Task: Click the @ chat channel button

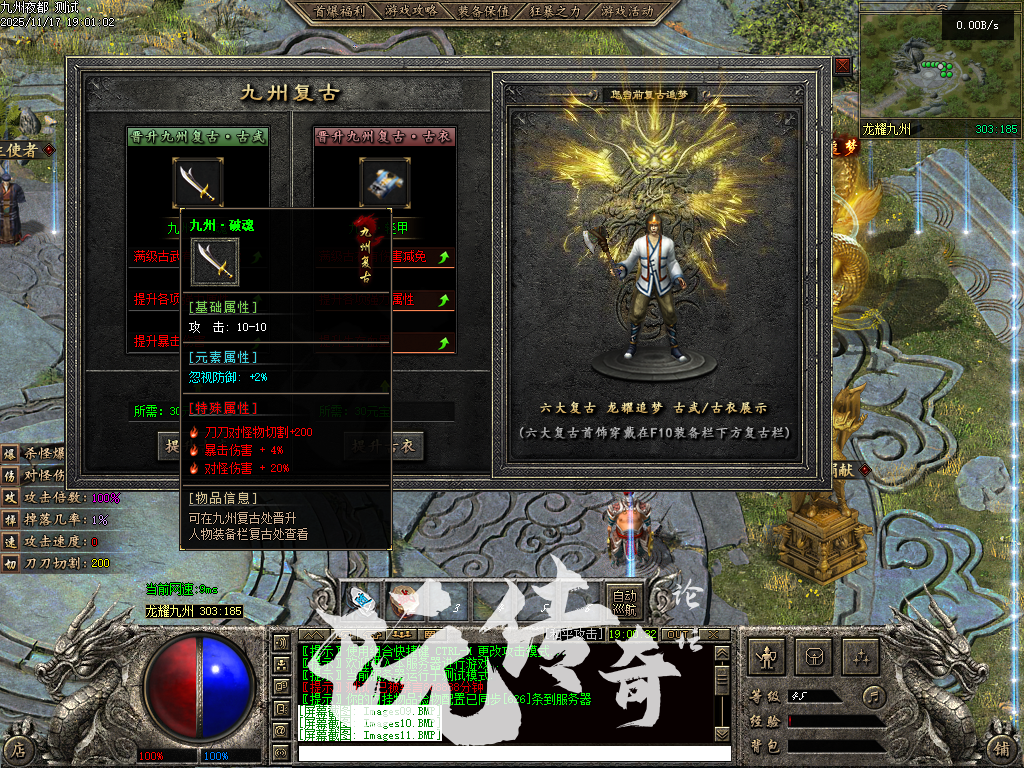Action: pos(281,731)
